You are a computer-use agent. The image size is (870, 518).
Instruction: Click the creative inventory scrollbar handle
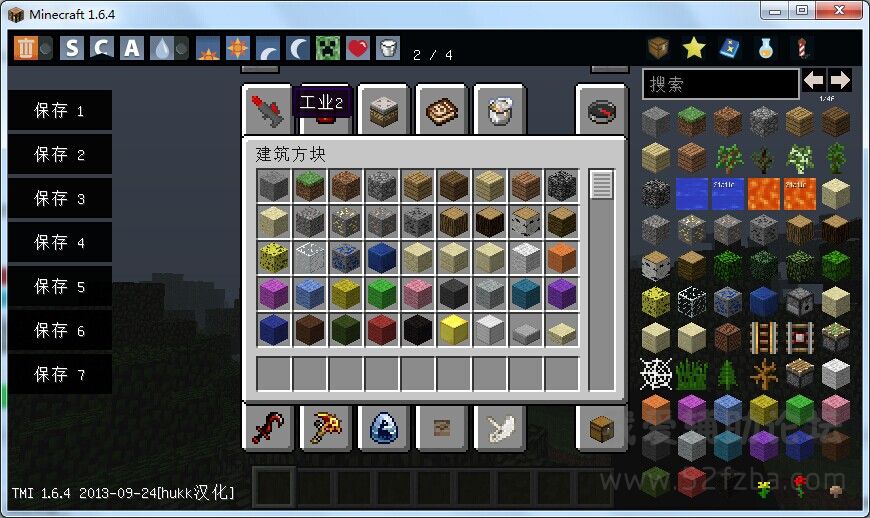(x=601, y=185)
